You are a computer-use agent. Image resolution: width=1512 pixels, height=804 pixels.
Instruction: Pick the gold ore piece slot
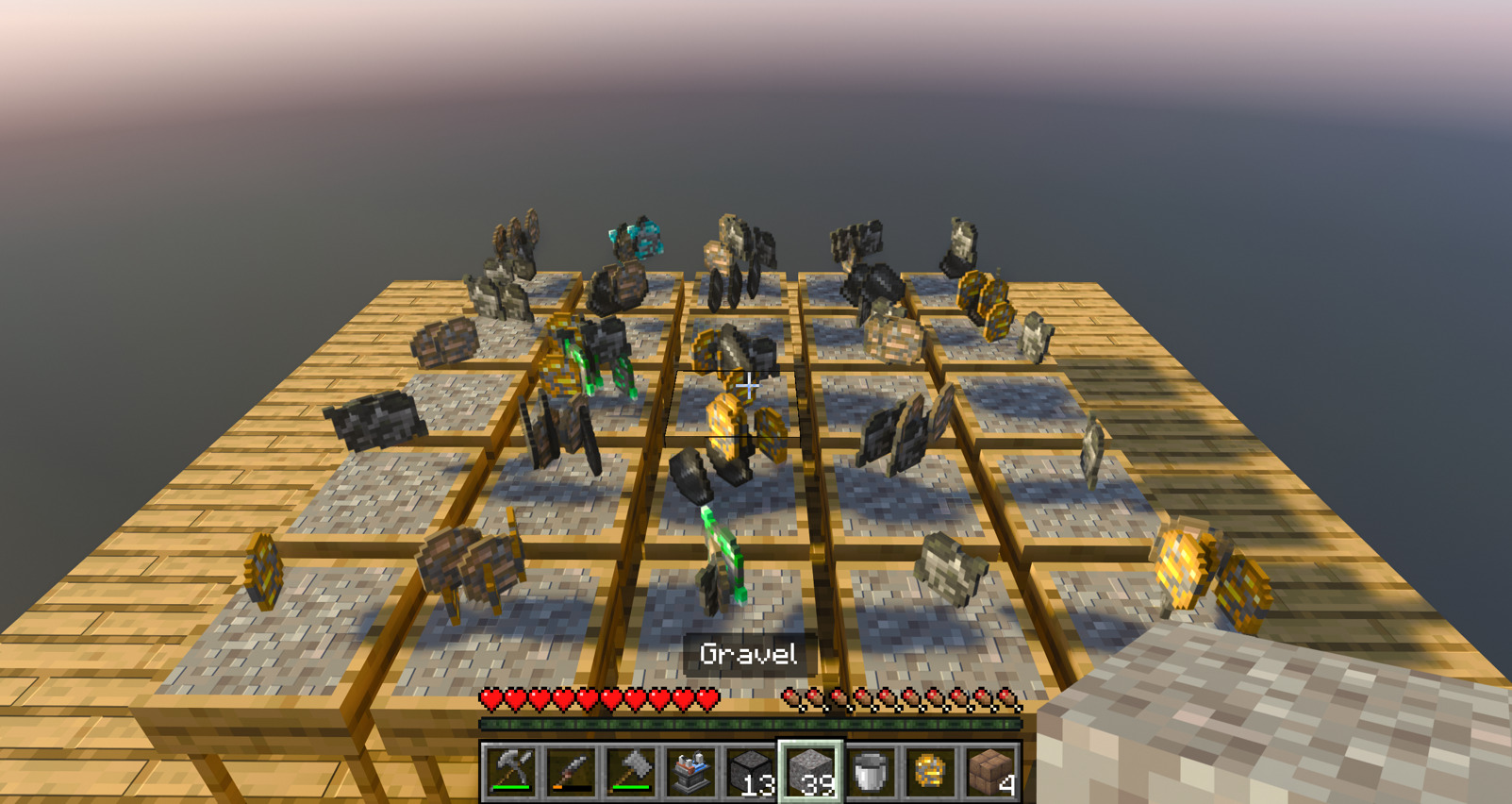coord(931,770)
